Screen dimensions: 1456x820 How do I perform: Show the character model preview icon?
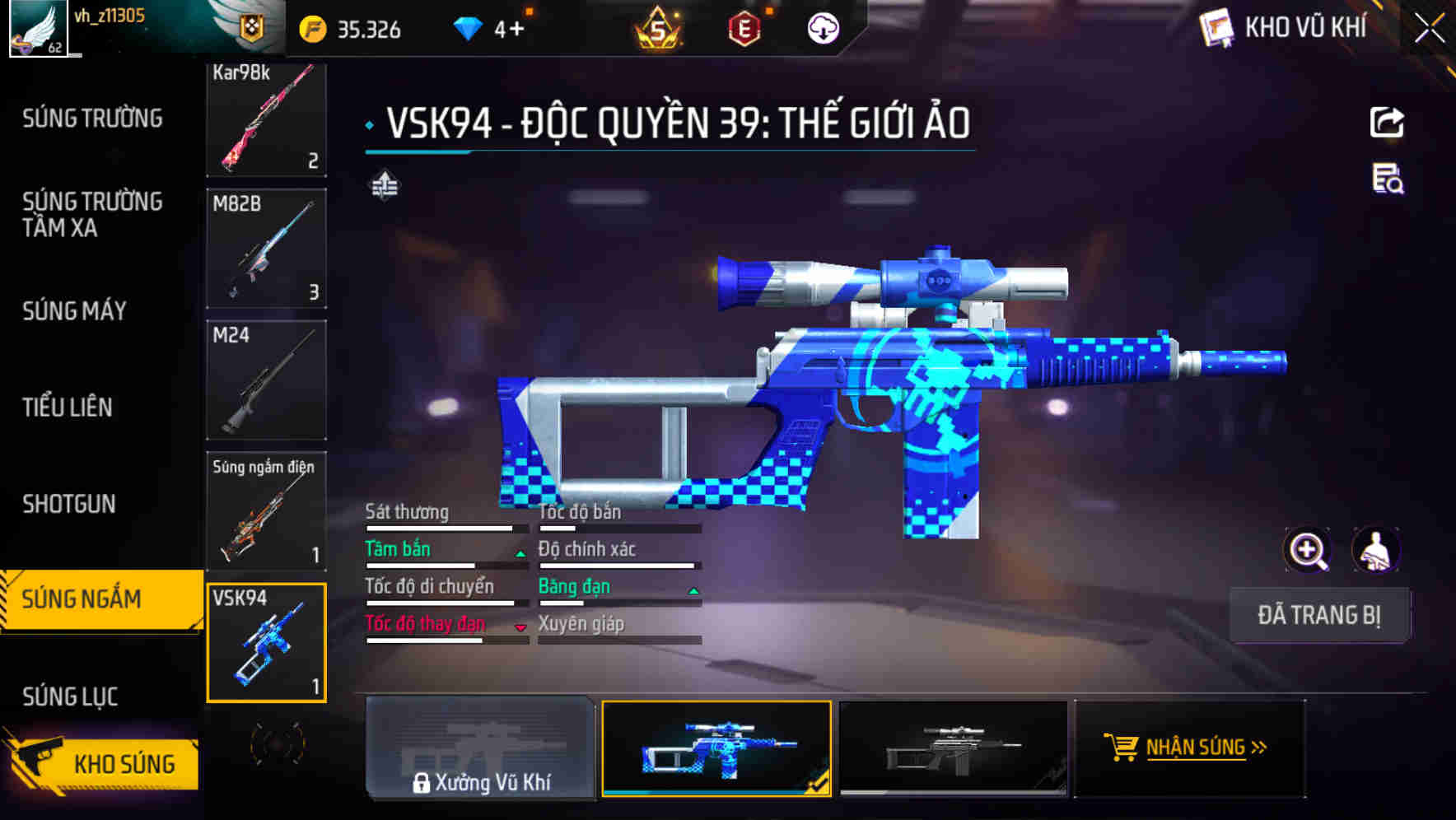click(1377, 550)
